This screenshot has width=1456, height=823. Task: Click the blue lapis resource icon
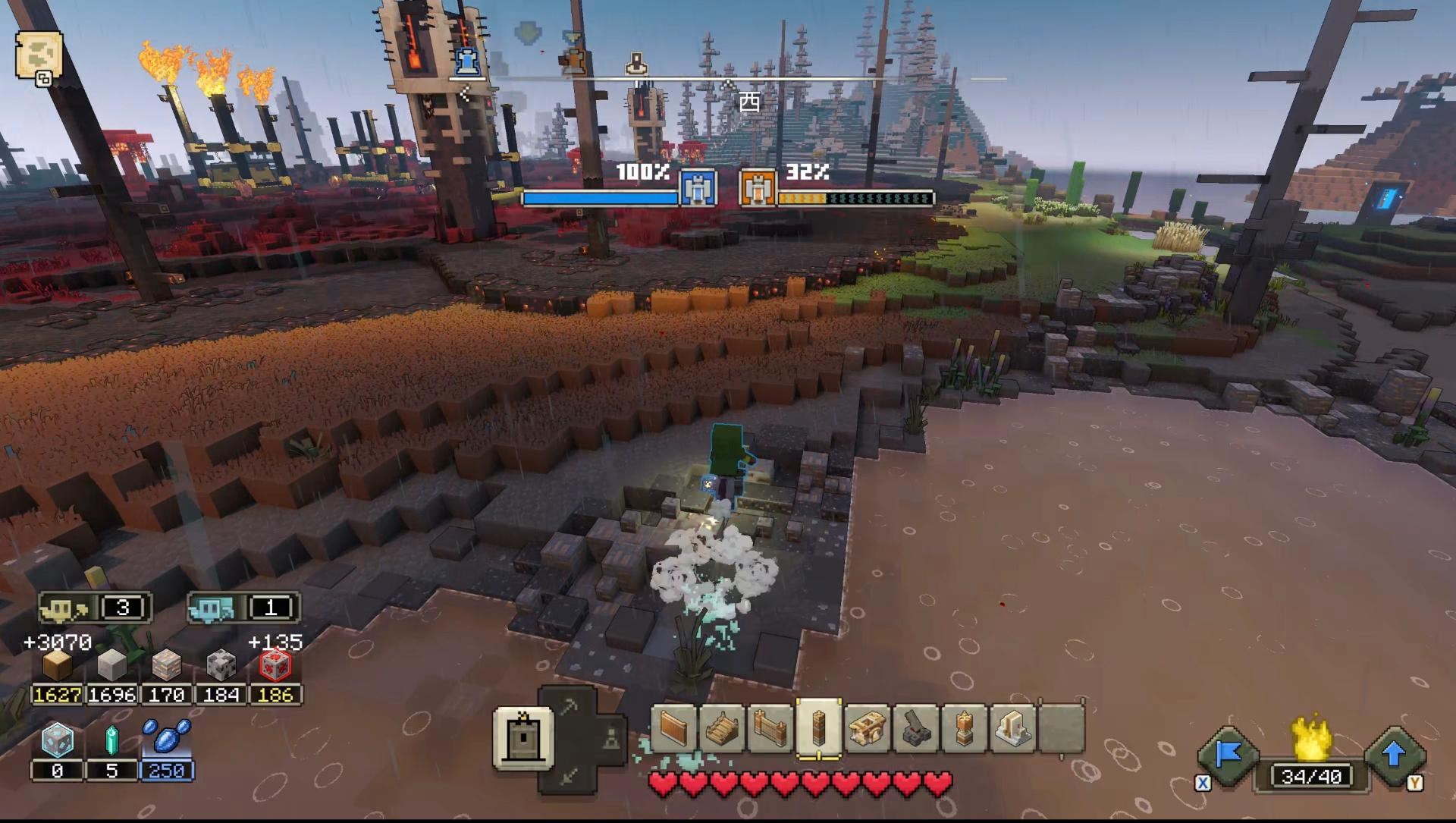pos(166,737)
